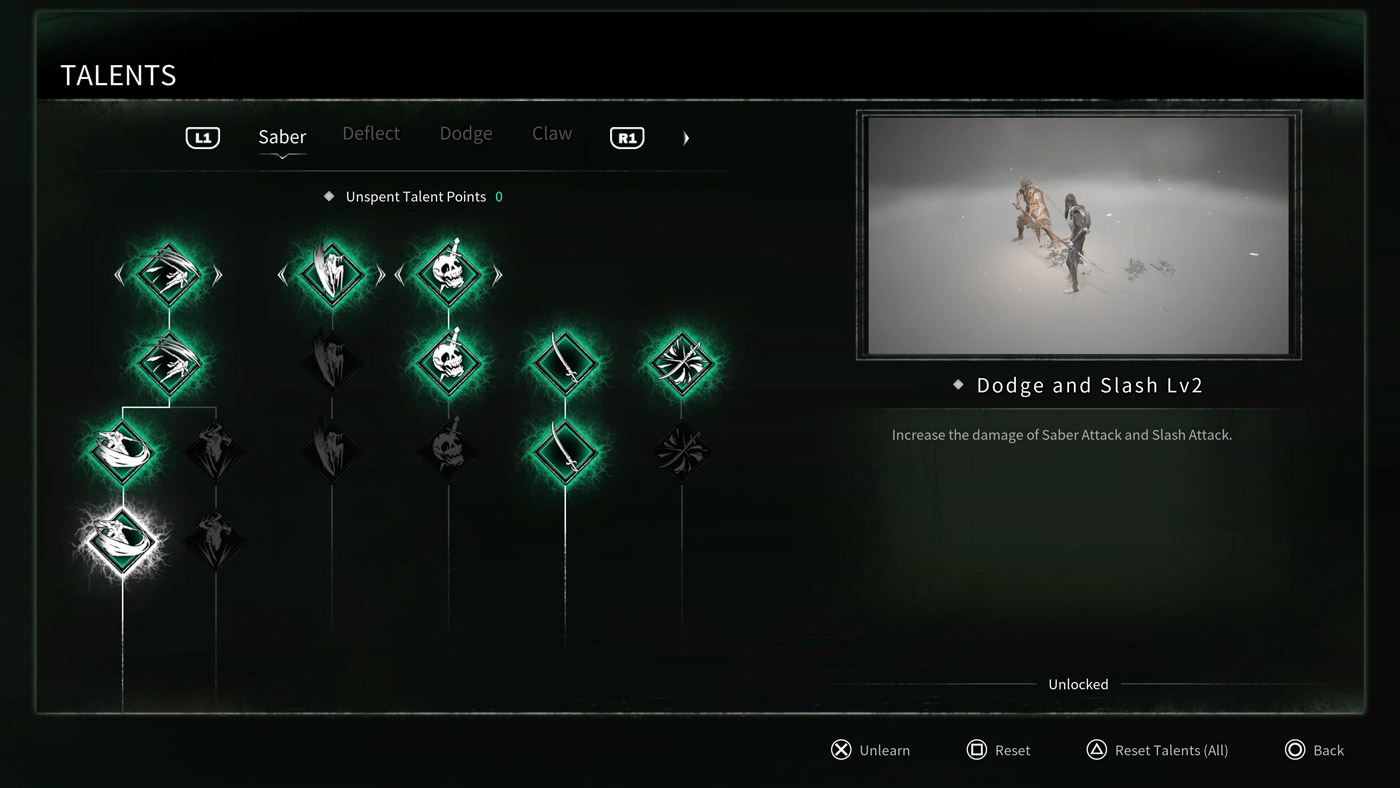Unlearn the selected talent

coord(870,750)
